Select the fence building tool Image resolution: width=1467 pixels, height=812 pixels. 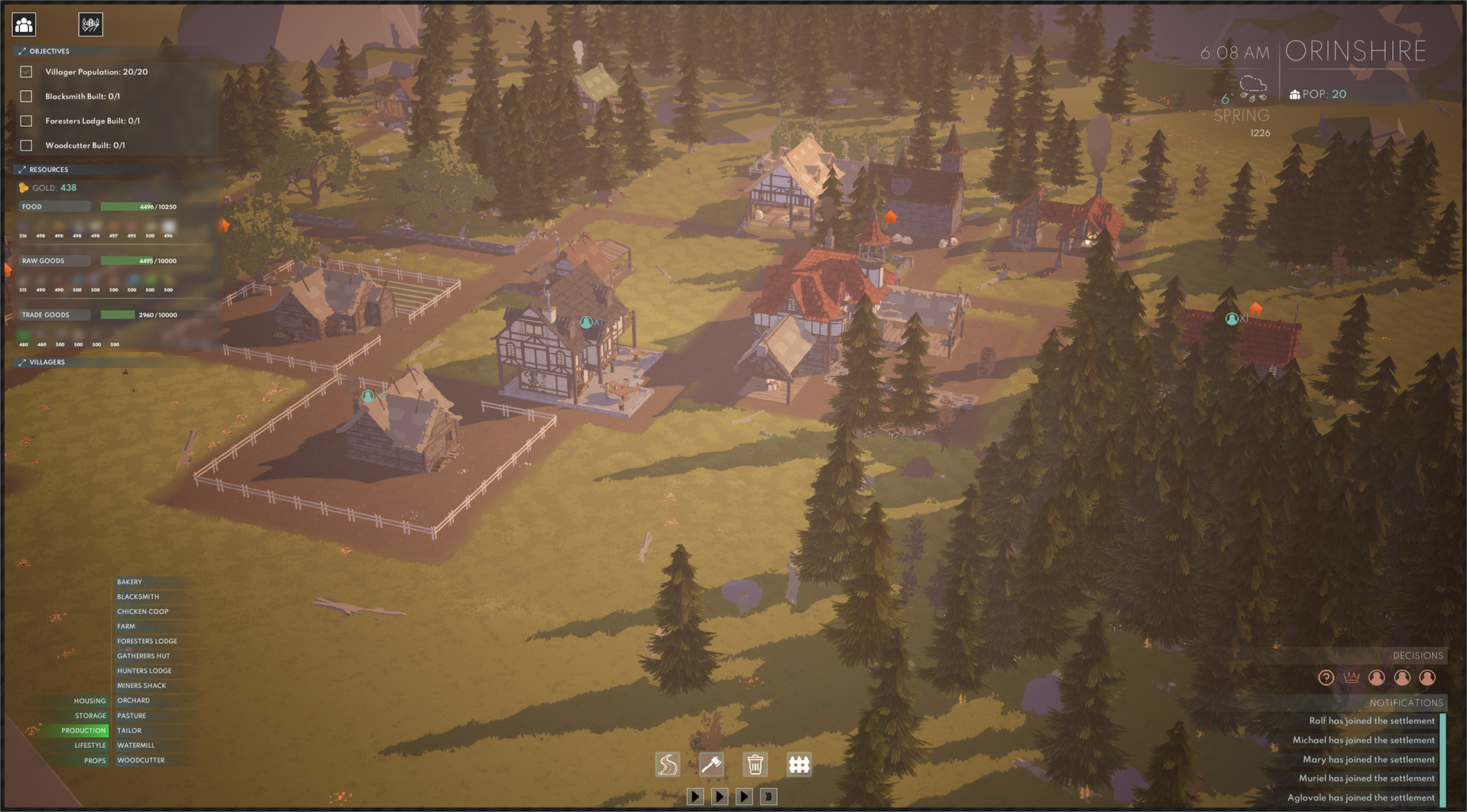(x=799, y=764)
